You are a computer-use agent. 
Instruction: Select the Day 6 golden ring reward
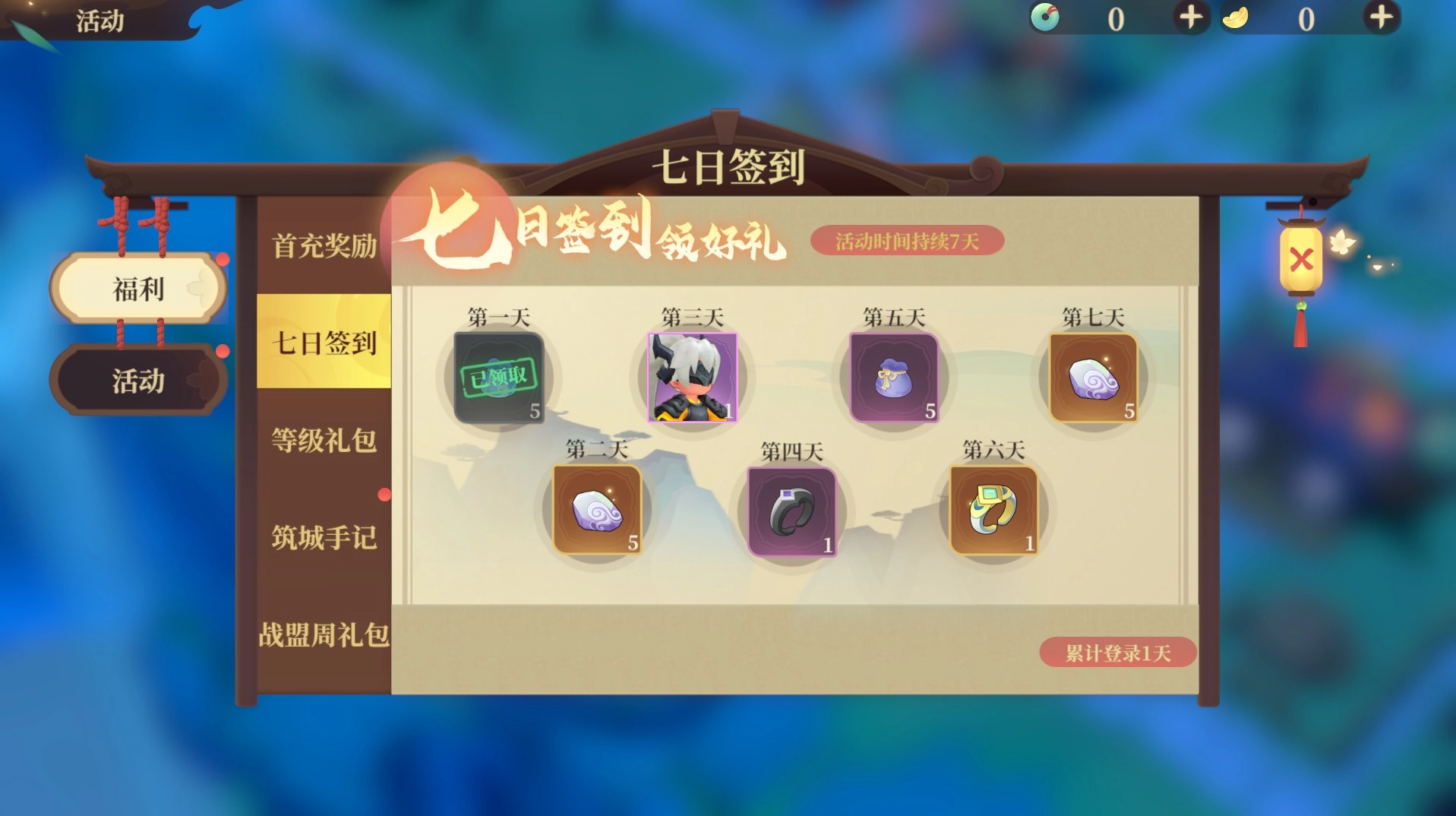[x=993, y=509]
